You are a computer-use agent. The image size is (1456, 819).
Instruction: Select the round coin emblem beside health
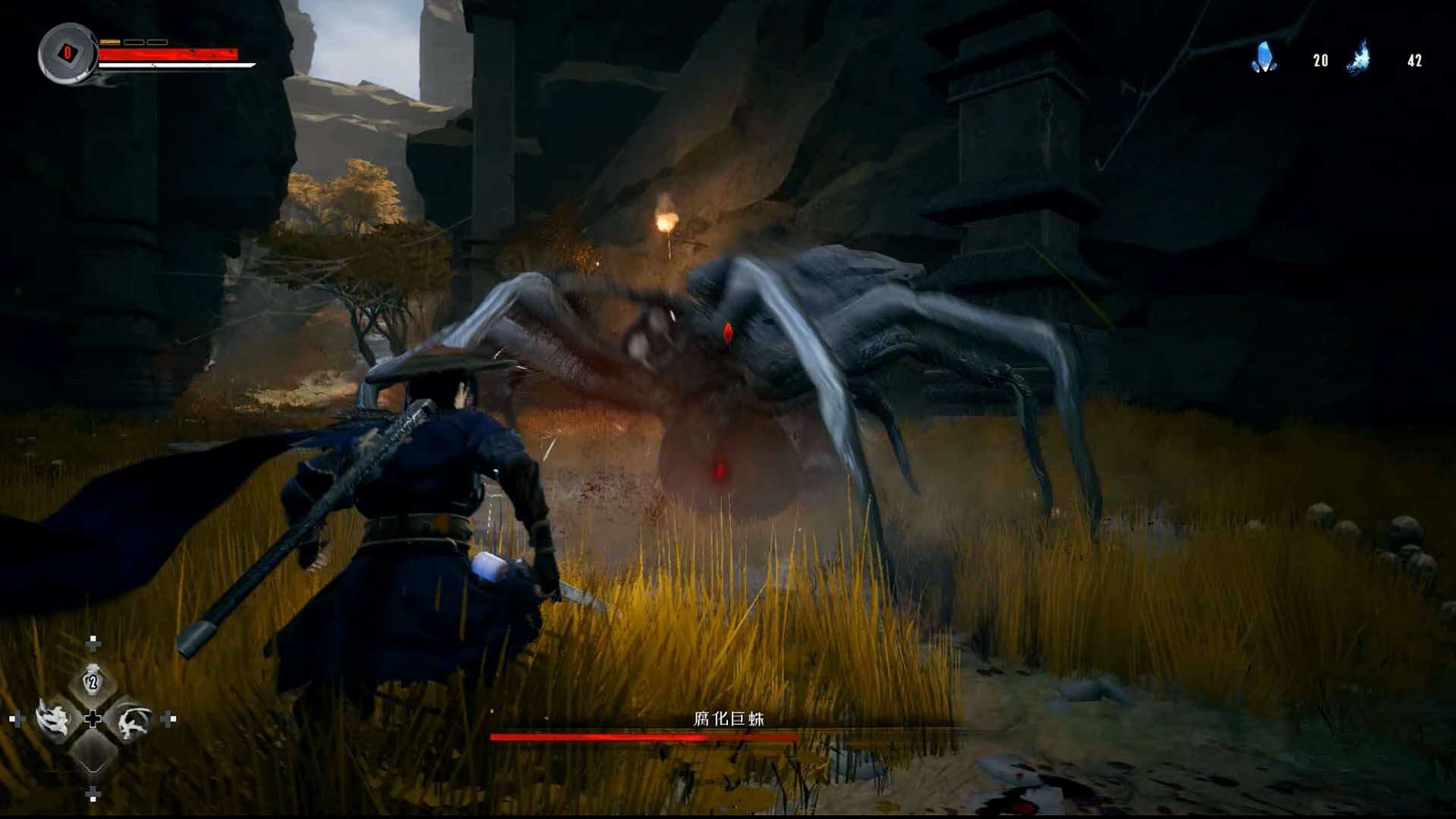coord(67,53)
